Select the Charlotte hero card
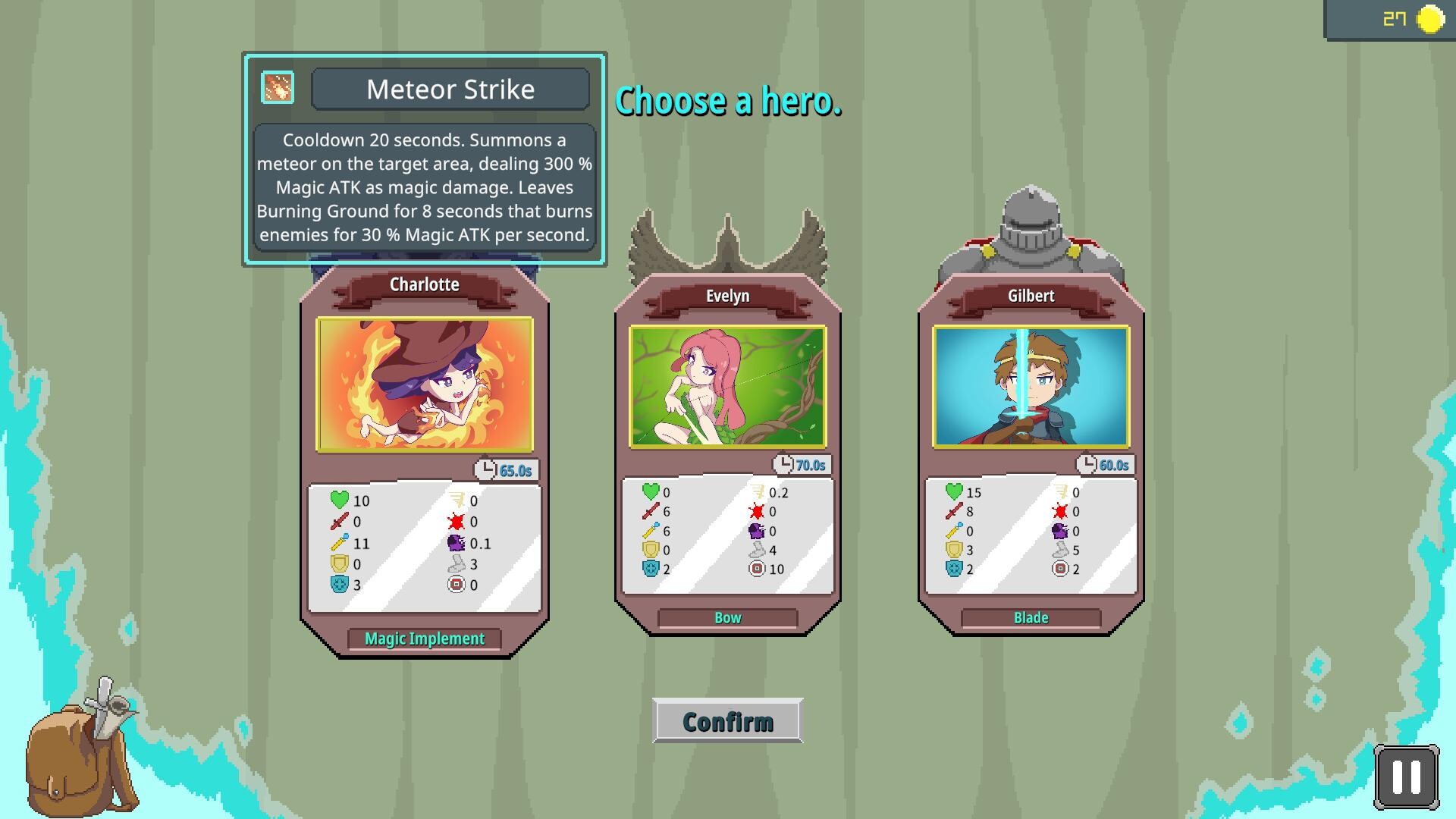This screenshot has height=819, width=1456. (425, 383)
